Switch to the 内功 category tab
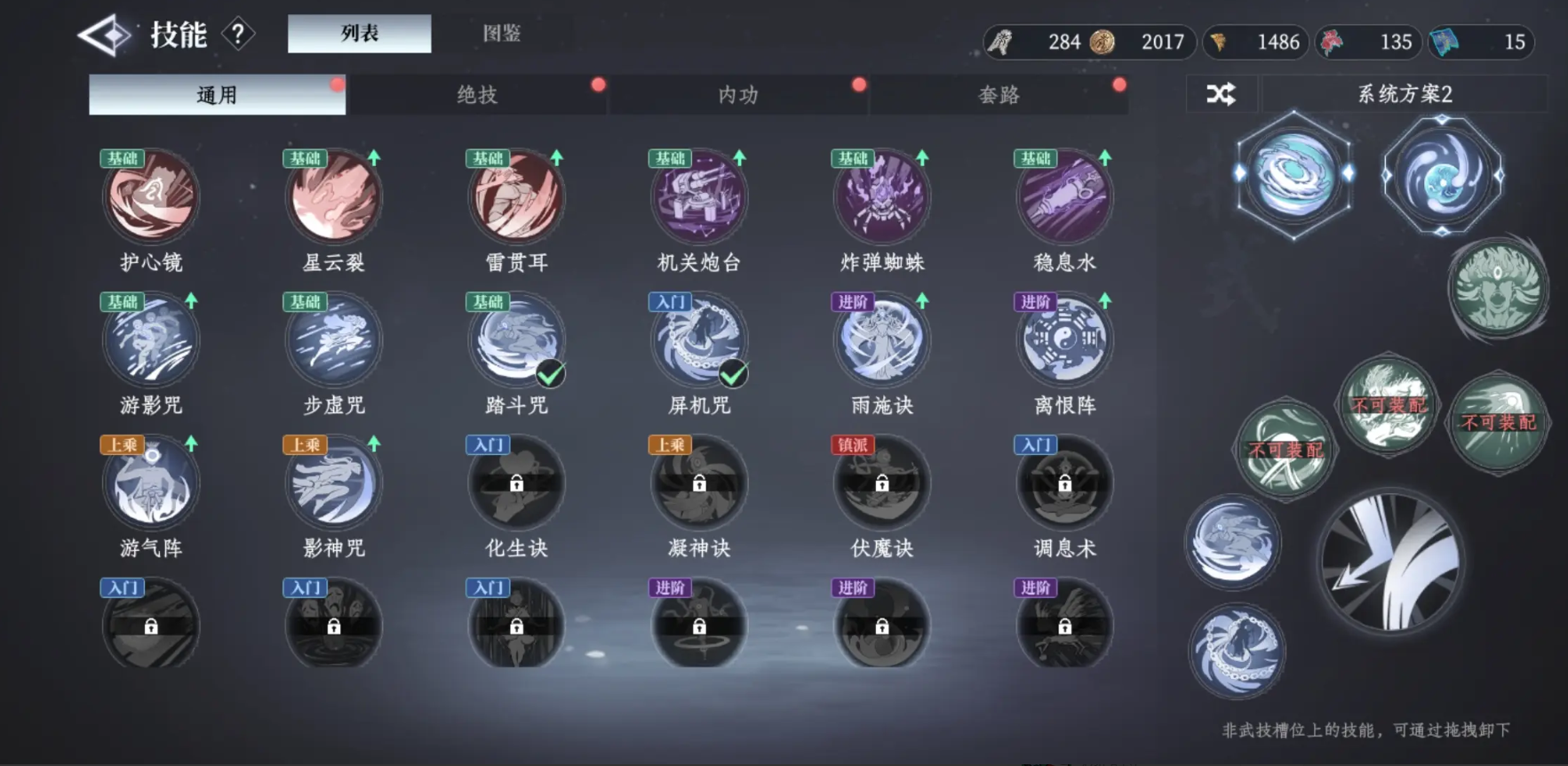1568x766 pixels. [737, 95]
